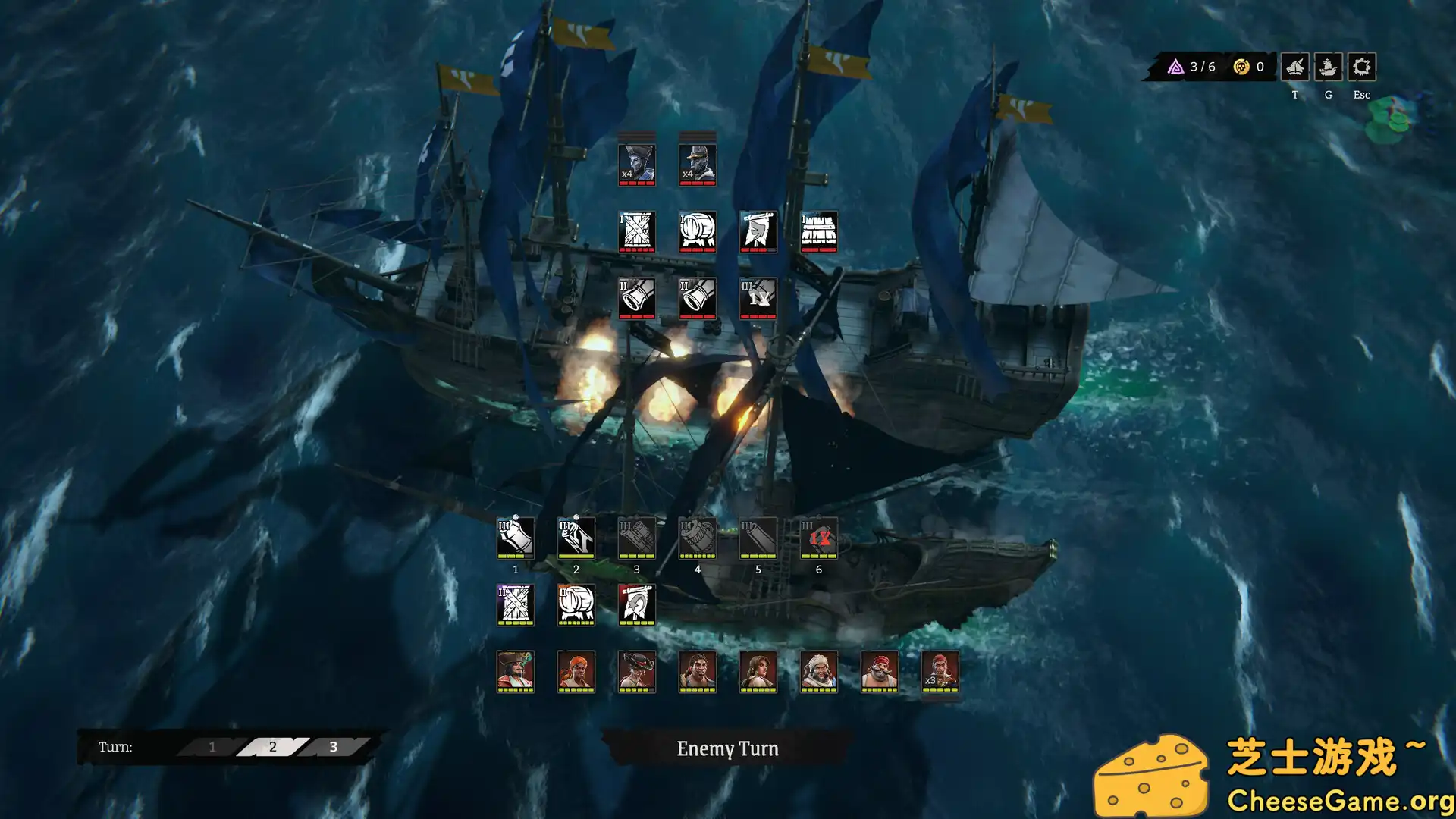The image size is (1456, 819).
Task: Select player weapon card numbered 1
Action: coord(516,538)
